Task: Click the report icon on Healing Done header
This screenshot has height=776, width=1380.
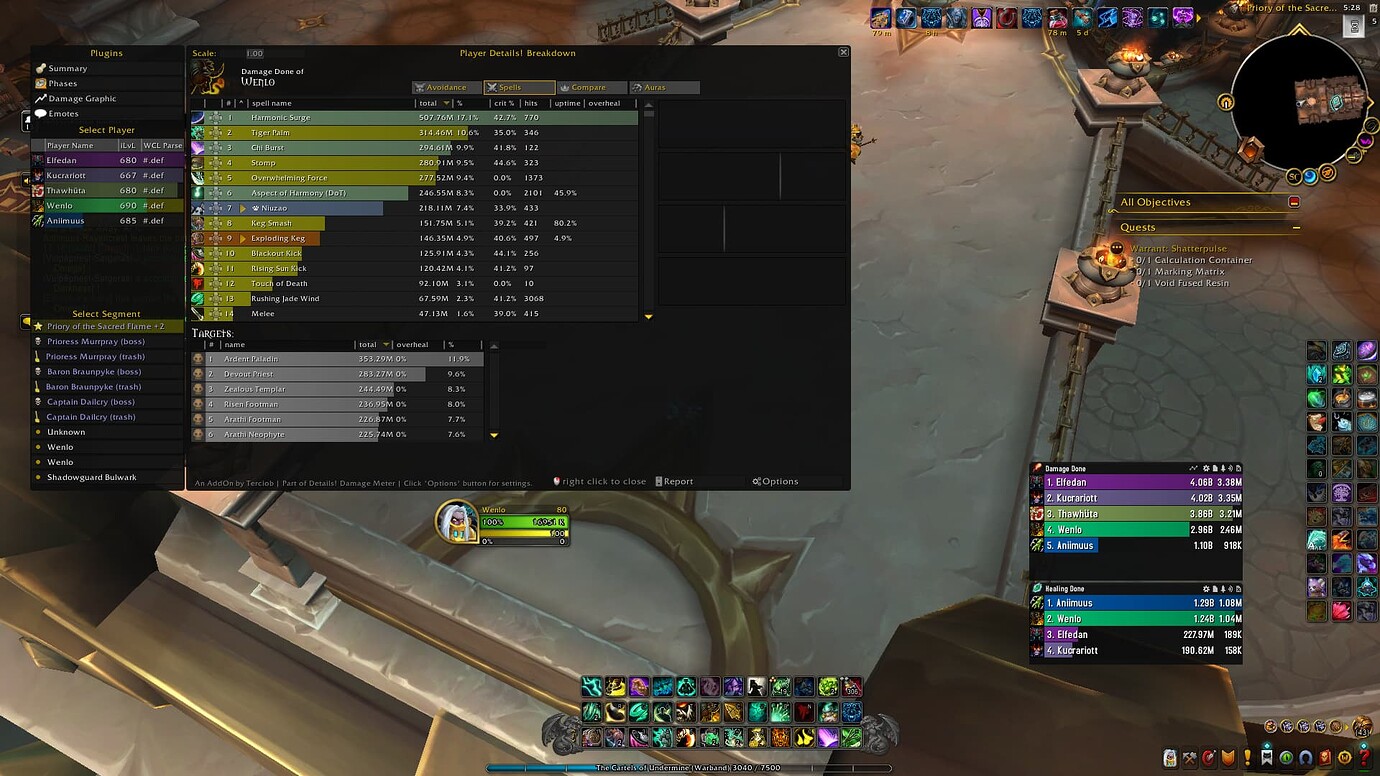Action: [1215, 588]
